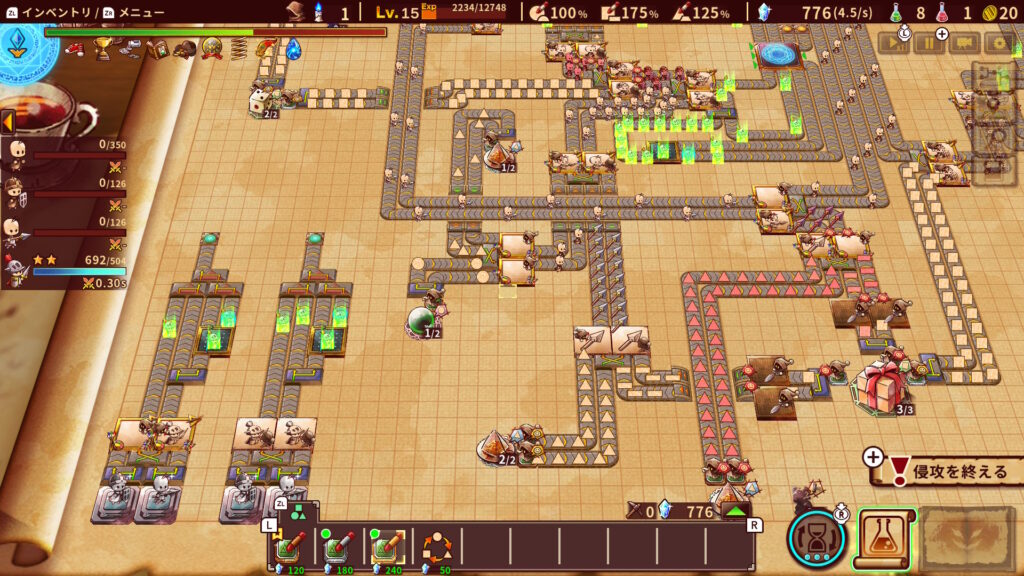This screenshot has height=576, width=1024.
Task: Select the gold medal relic icon
Action: 212,48
